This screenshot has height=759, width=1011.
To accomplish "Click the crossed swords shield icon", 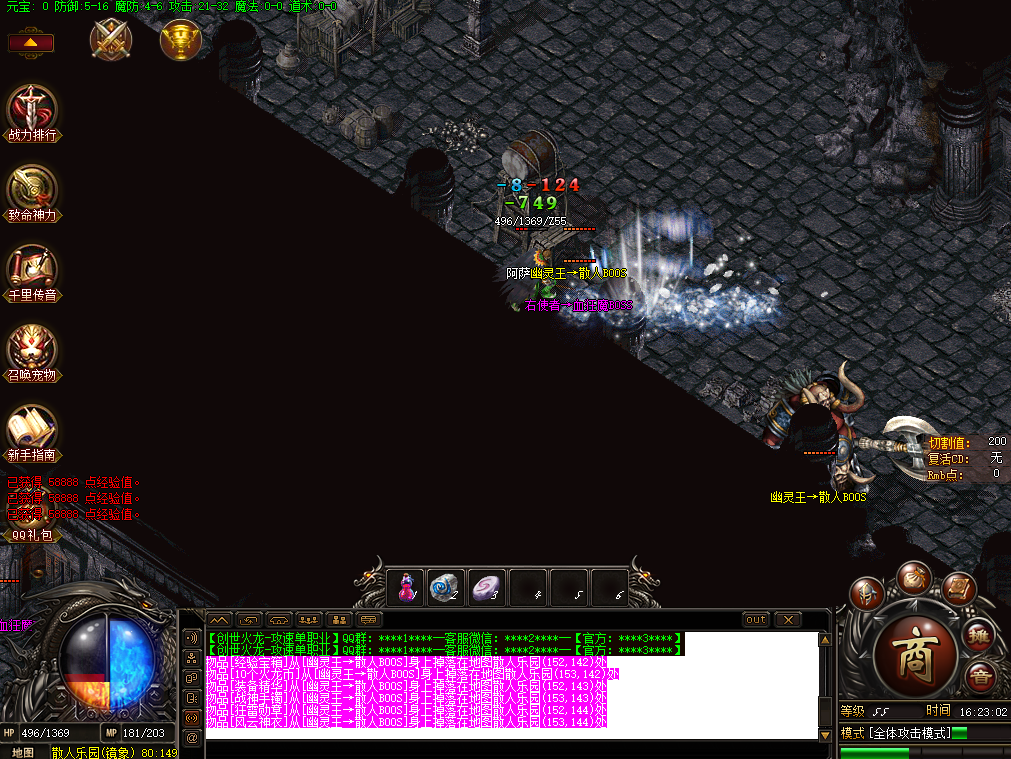I will (x=110, y=40).
